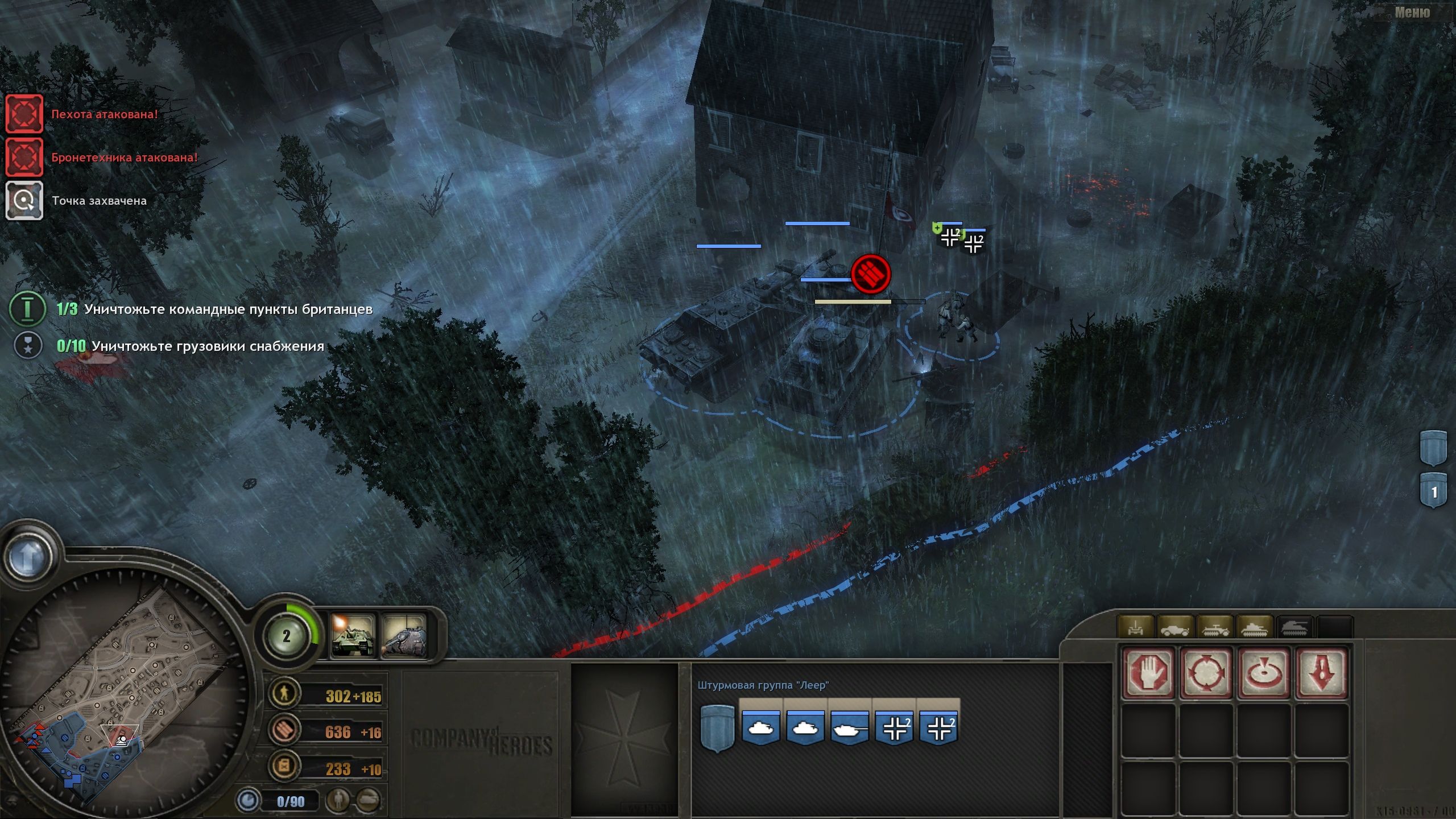
Task: Click the 'Пехота атакована!' alert button
Action: (x=24, y=114)
